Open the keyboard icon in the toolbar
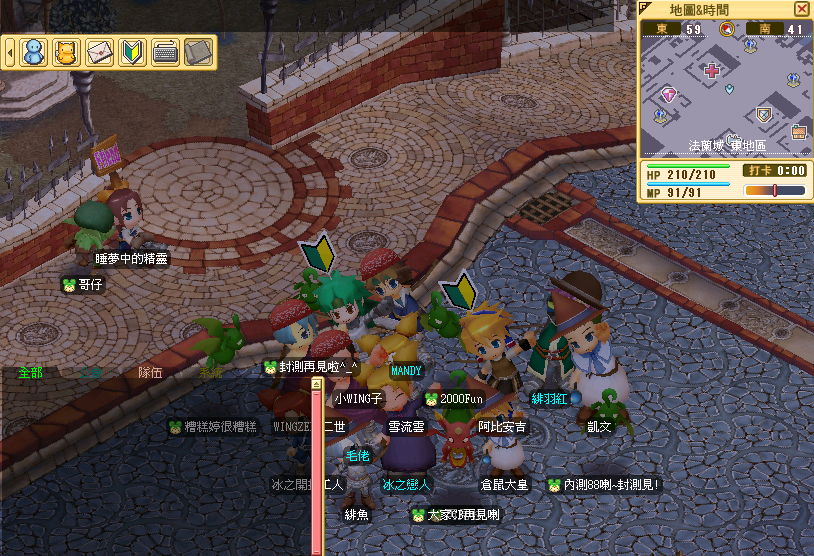Viewport: 814px width, 556px height. [x=165, y=52]
